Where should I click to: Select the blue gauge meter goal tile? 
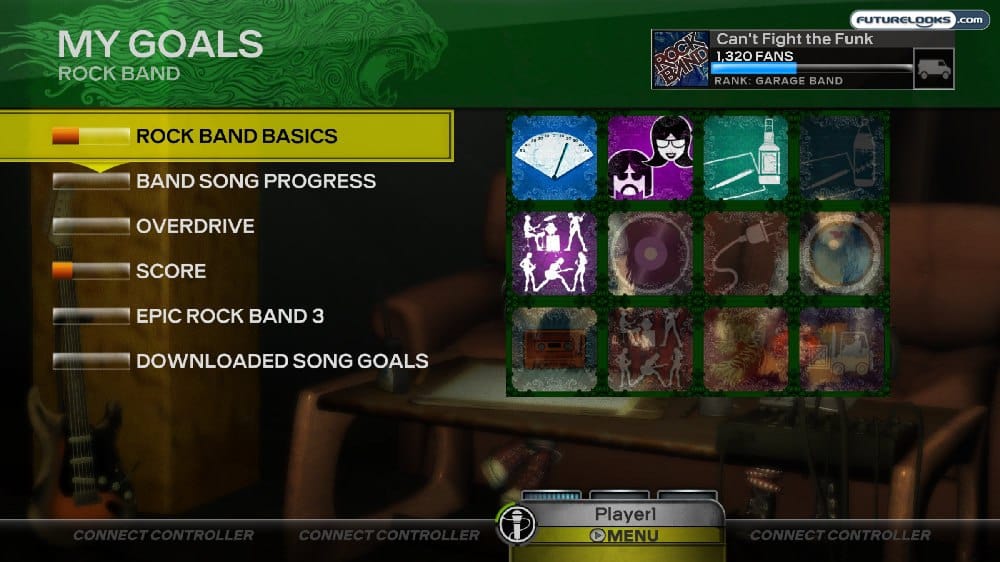(553, 157)
